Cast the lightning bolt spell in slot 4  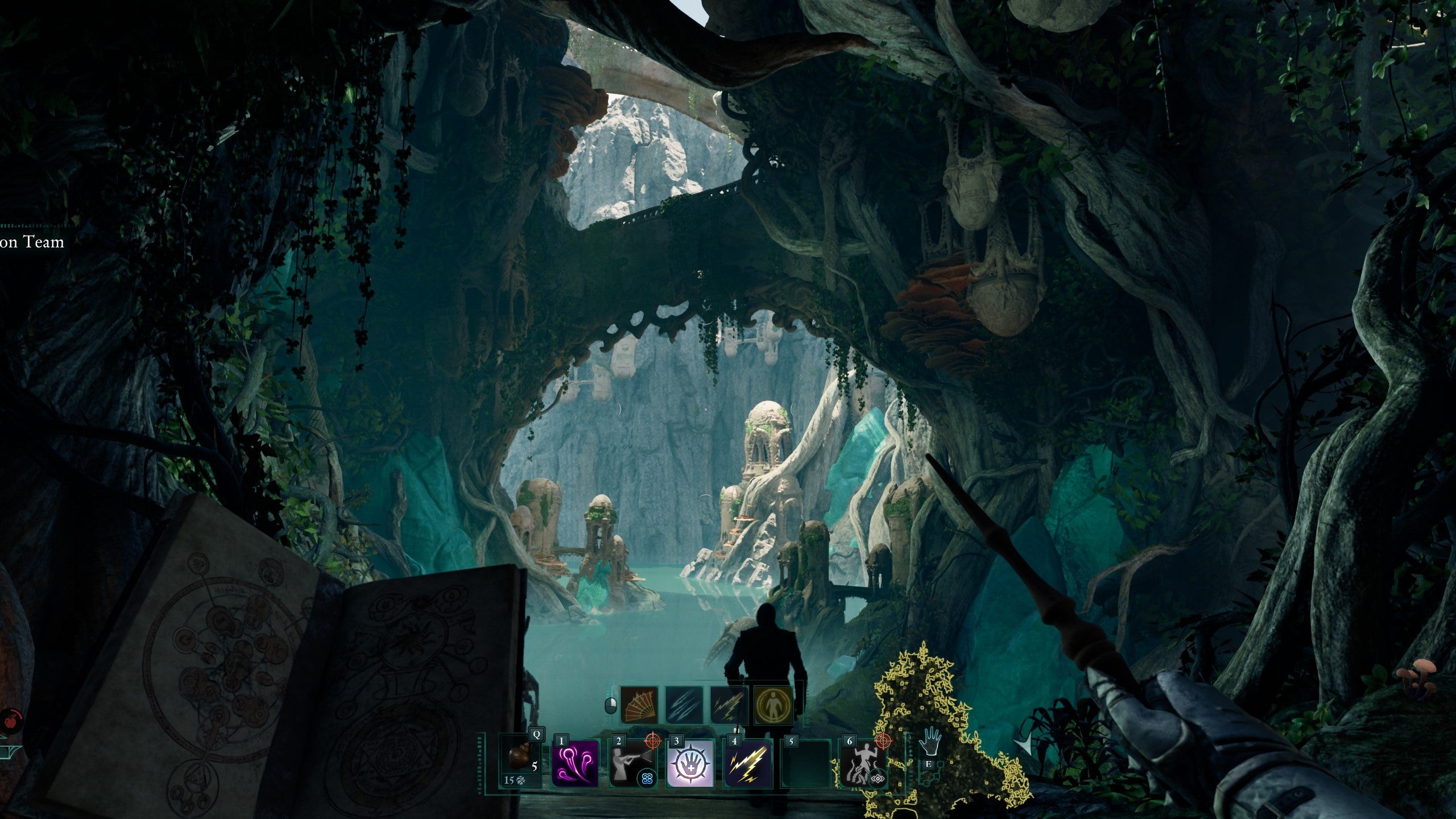[x=747, y=764]
